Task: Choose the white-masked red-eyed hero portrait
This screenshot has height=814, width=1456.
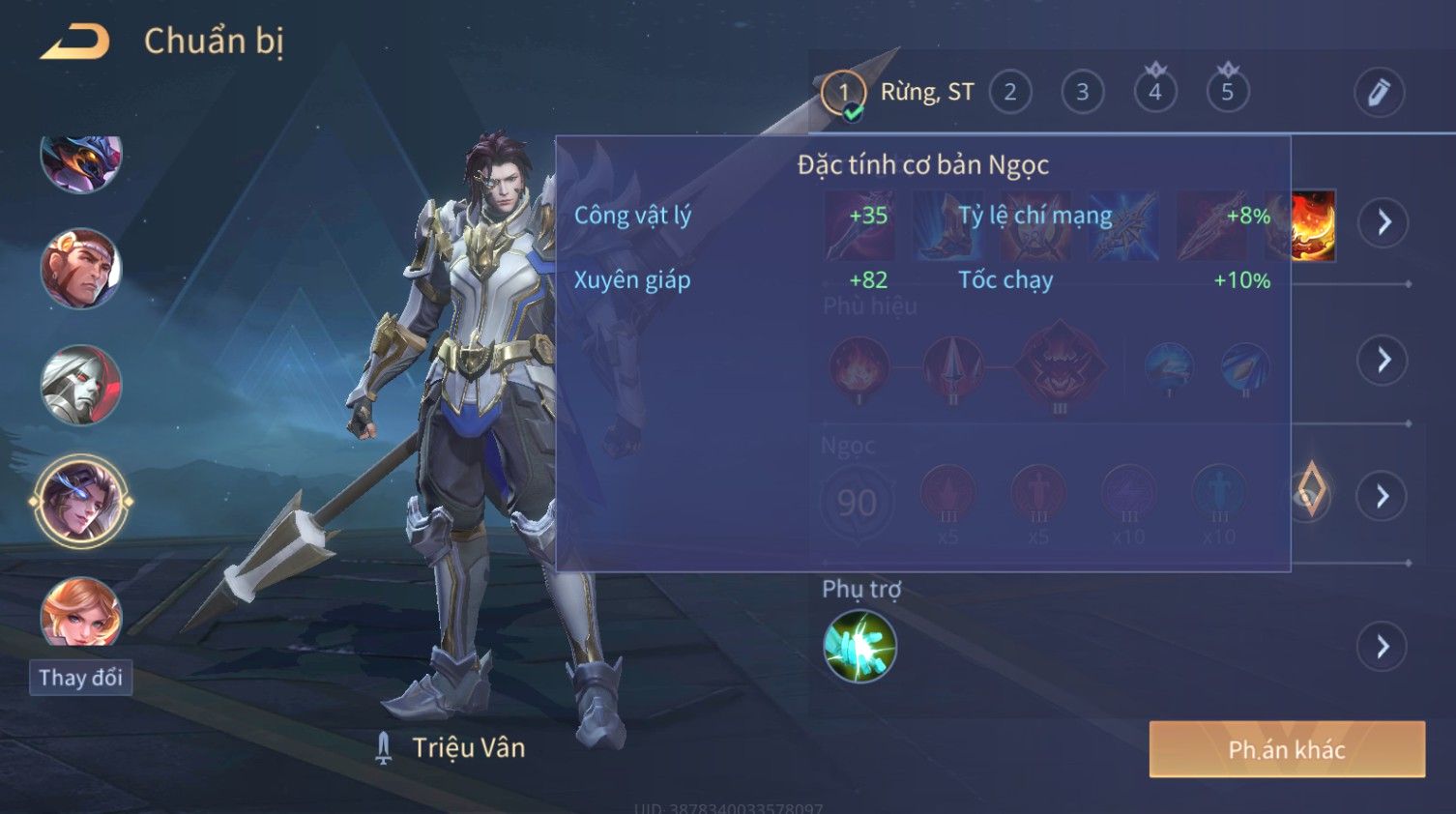Action: (81, 385)
